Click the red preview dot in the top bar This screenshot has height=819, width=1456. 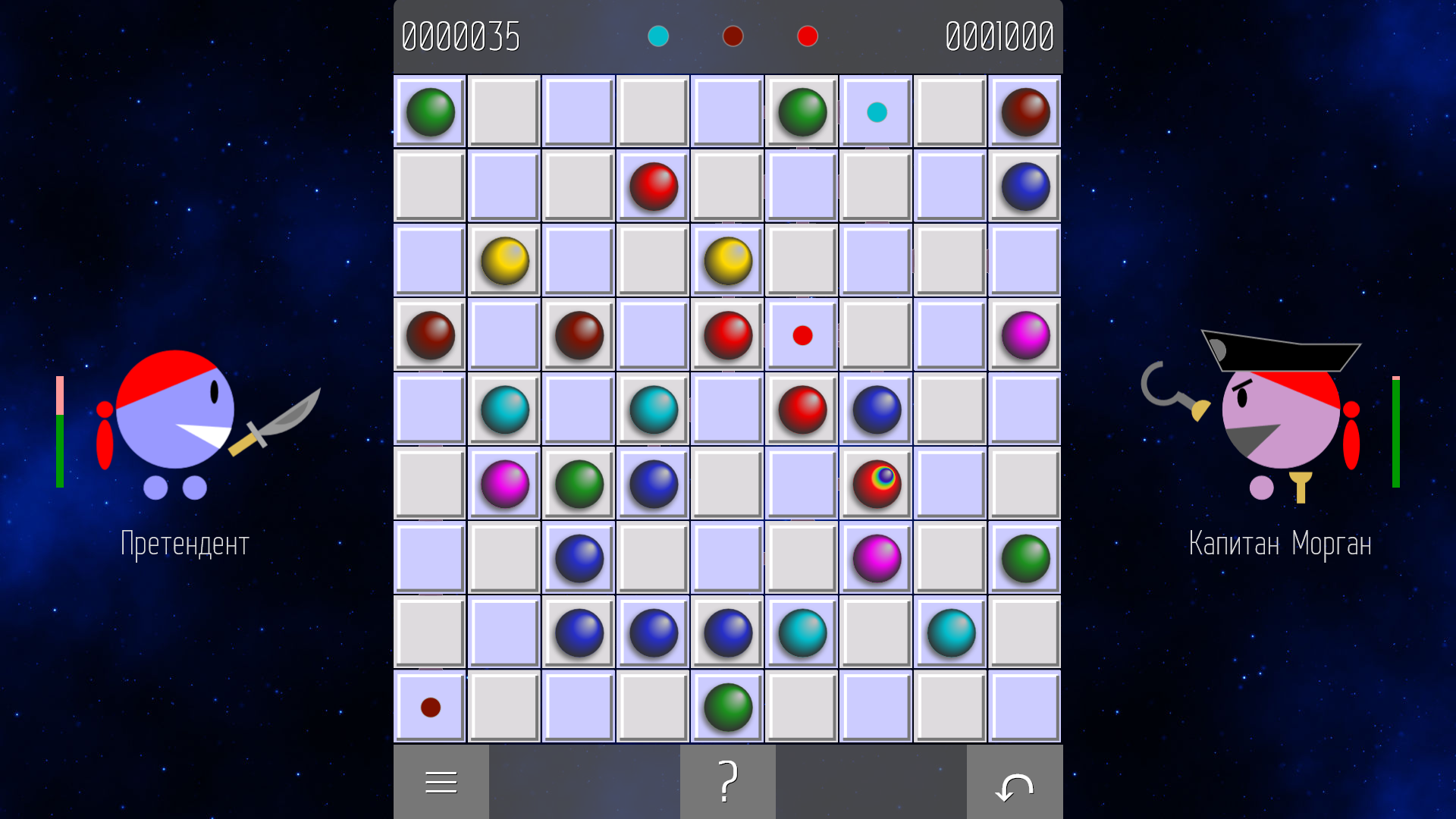coord(807,36)
